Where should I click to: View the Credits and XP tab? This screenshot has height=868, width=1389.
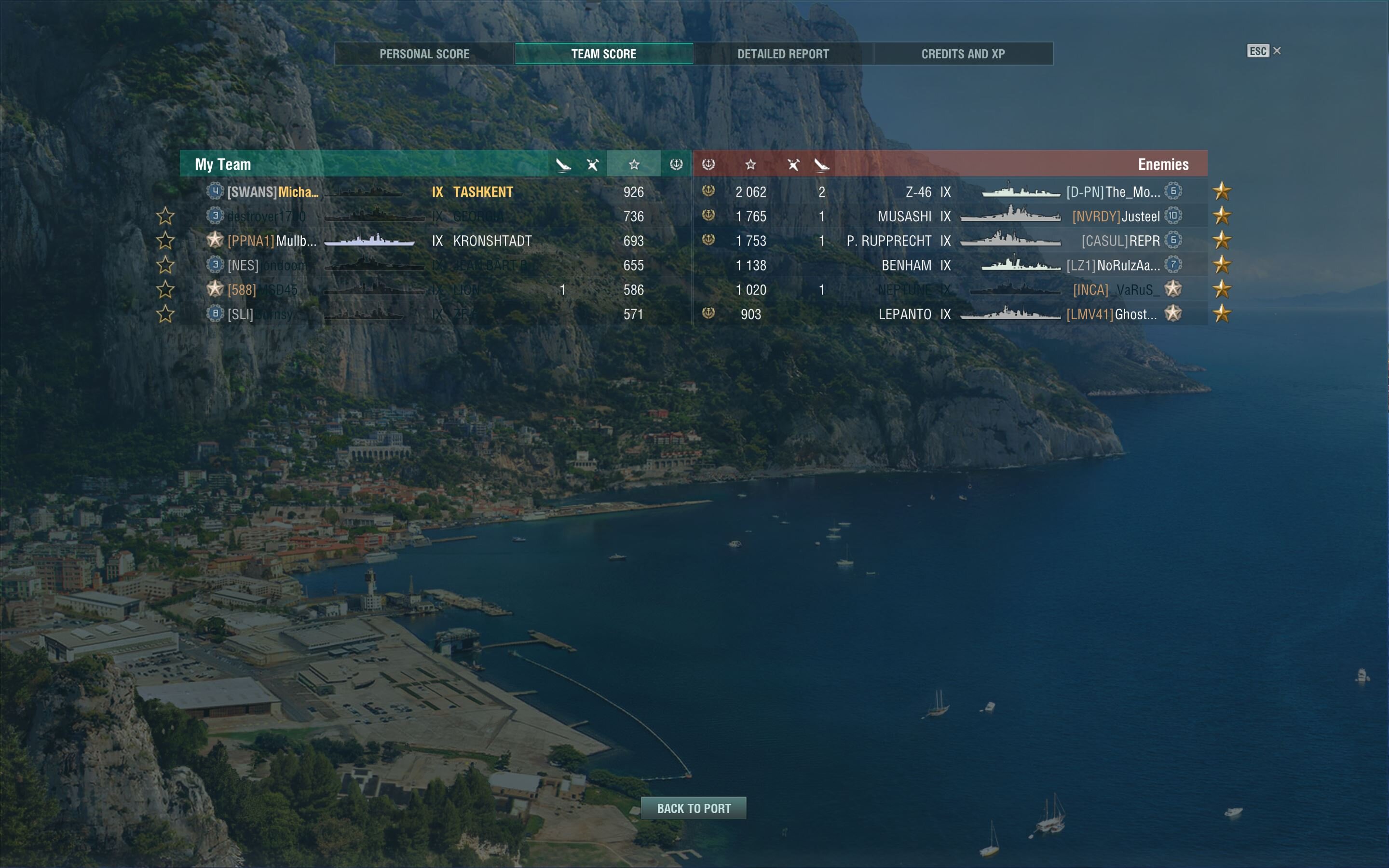(963, 54)
